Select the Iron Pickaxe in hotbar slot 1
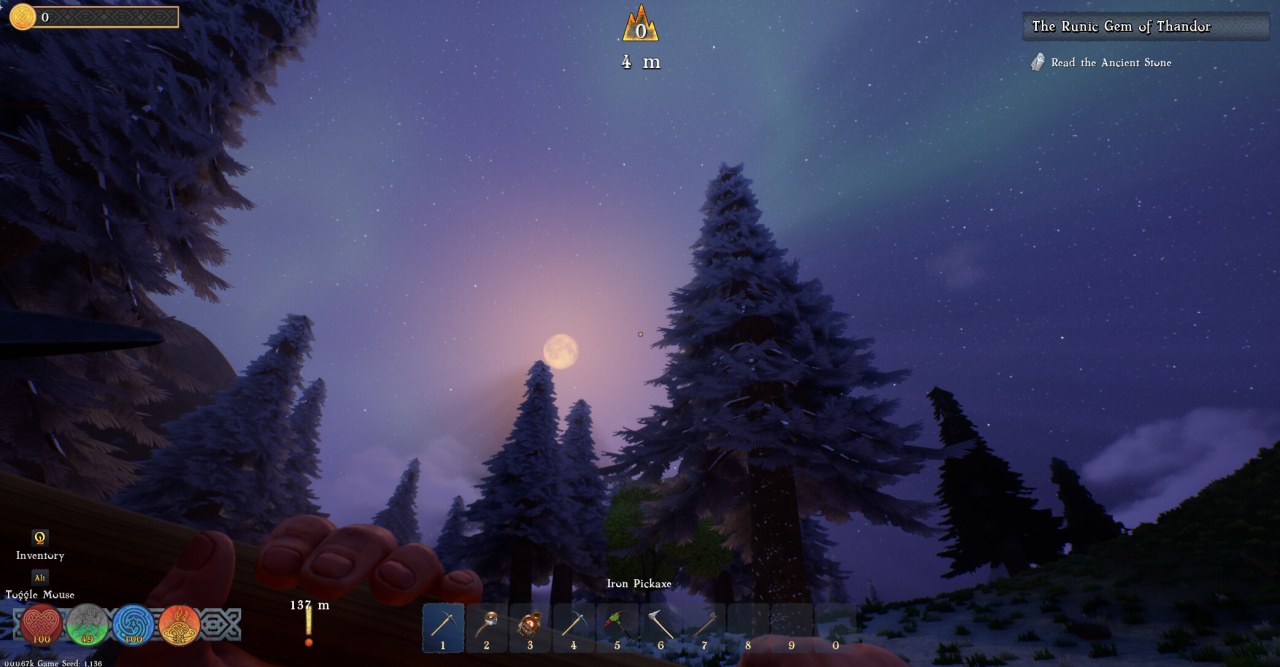Viewport: 1280px width, 667px height. coord(443,627)
